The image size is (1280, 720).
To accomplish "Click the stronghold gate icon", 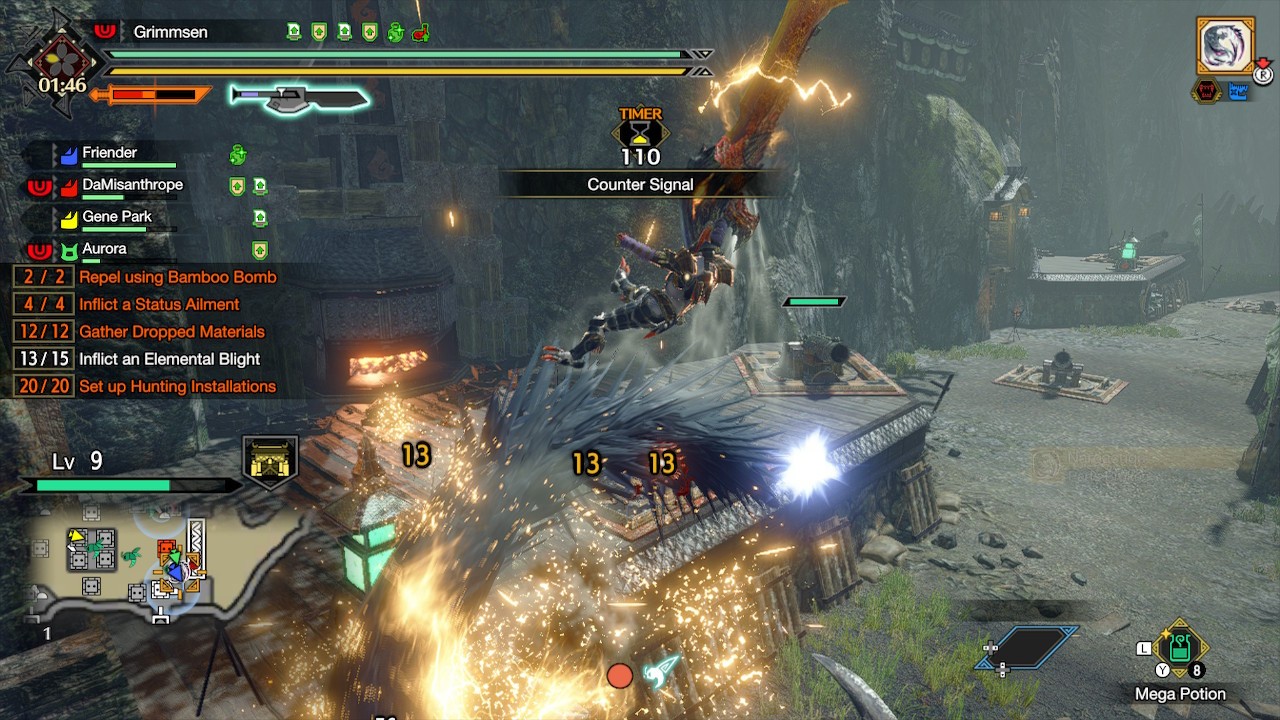I will 270,462.
